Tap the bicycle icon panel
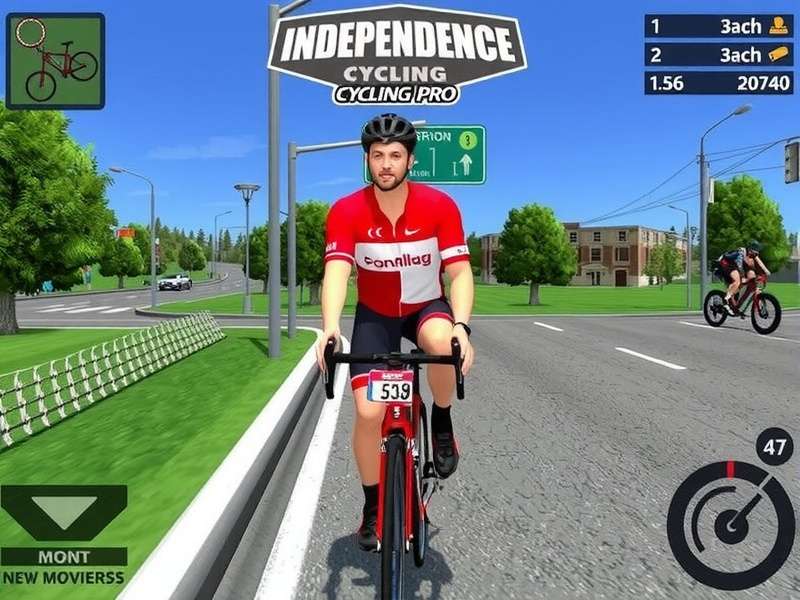 click(x=55, y=61)
